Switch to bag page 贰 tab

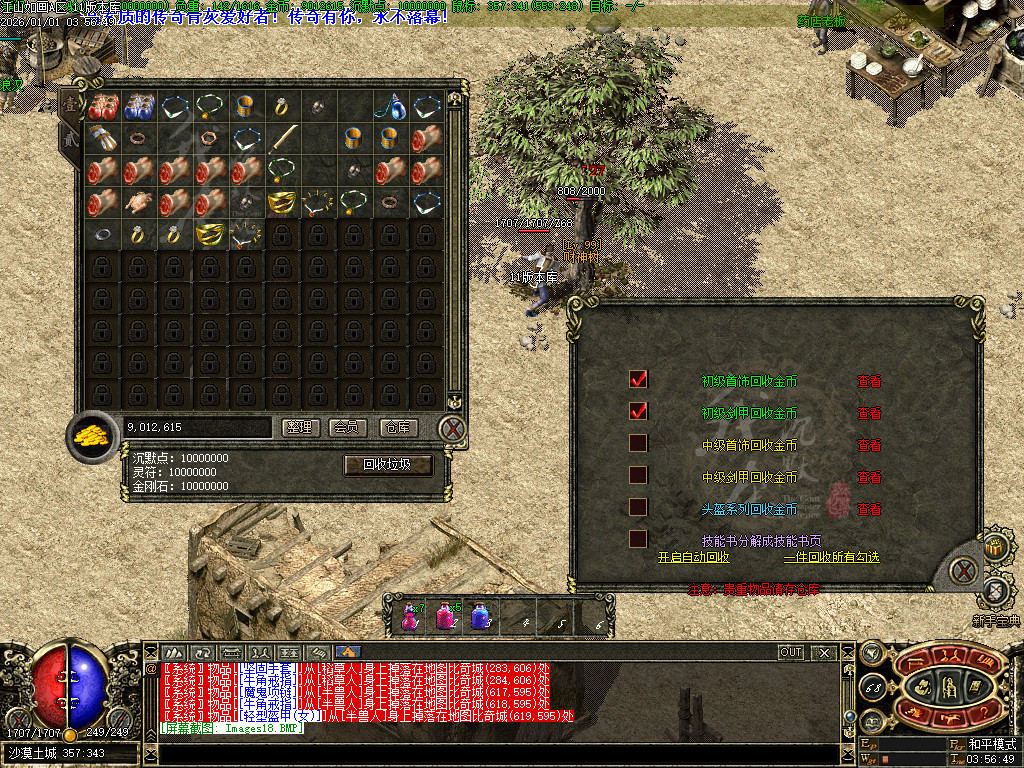[x=70, y=139]
